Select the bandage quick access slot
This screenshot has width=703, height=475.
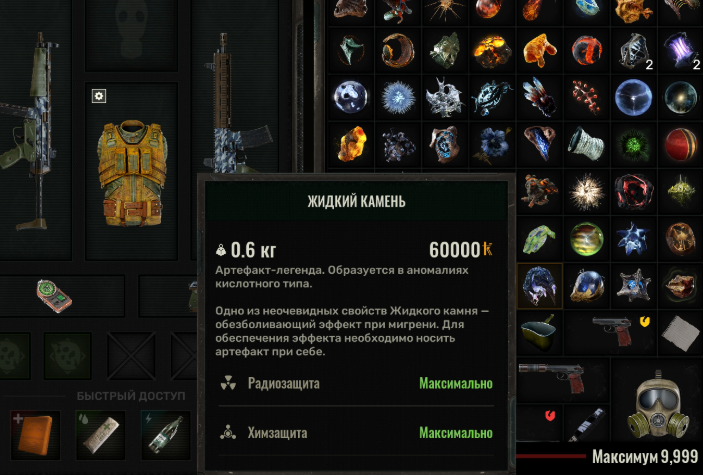pos(100,435)
